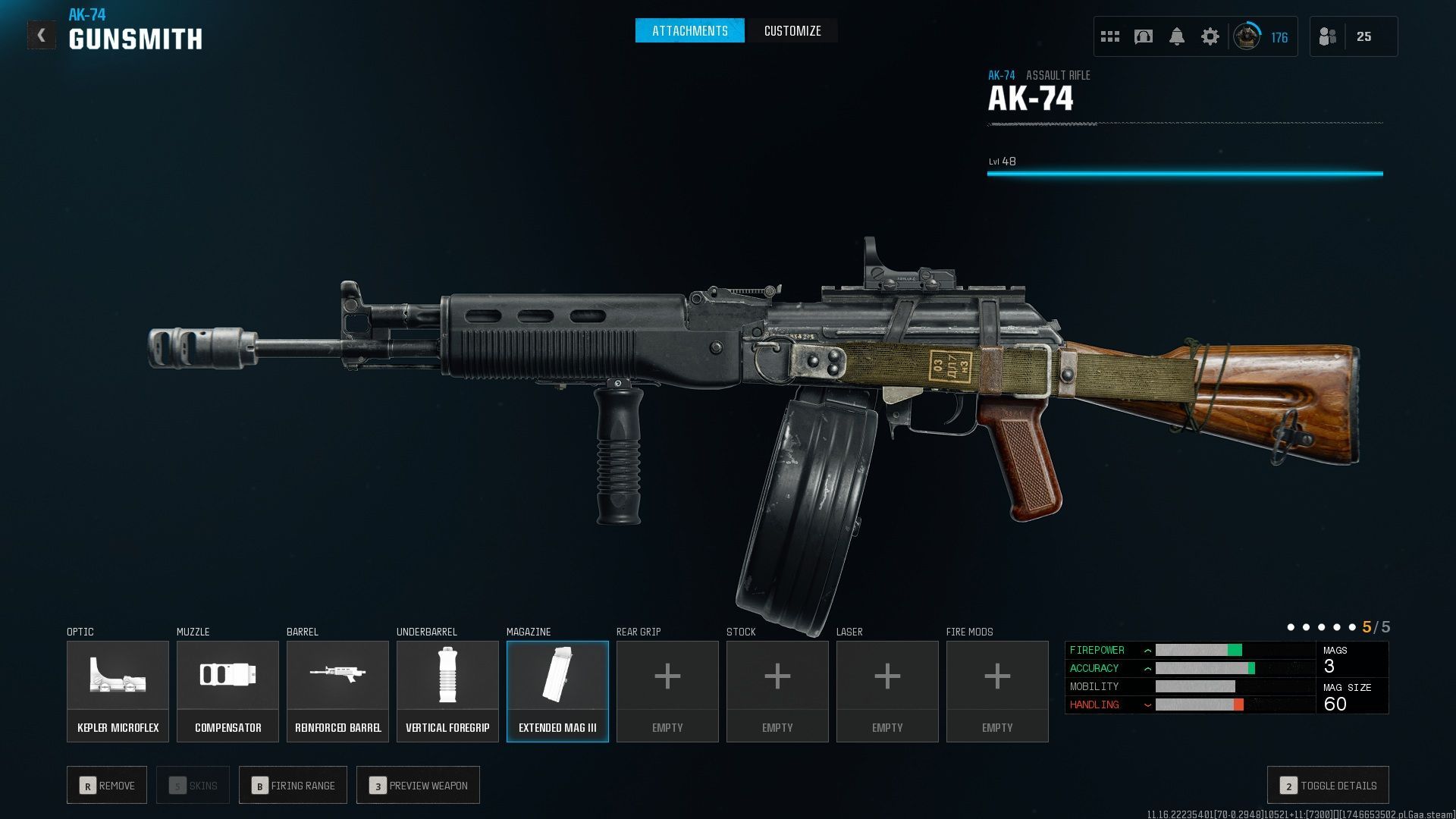Open the empty Laser slot
The width and height of the screenshot is (1456, 819).
pyautogui.click(x=887, y=691)
